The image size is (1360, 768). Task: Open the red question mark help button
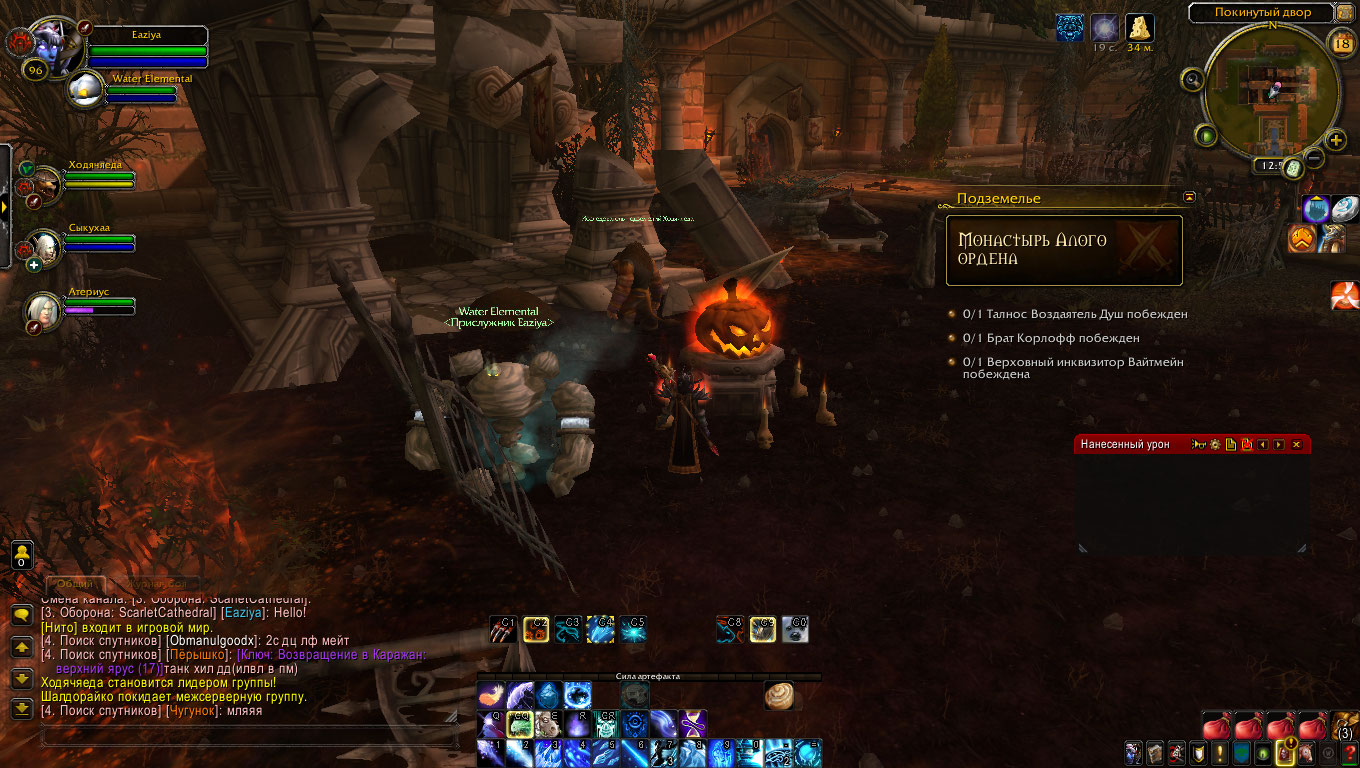pyautogui.click(x=1349, y=752)
